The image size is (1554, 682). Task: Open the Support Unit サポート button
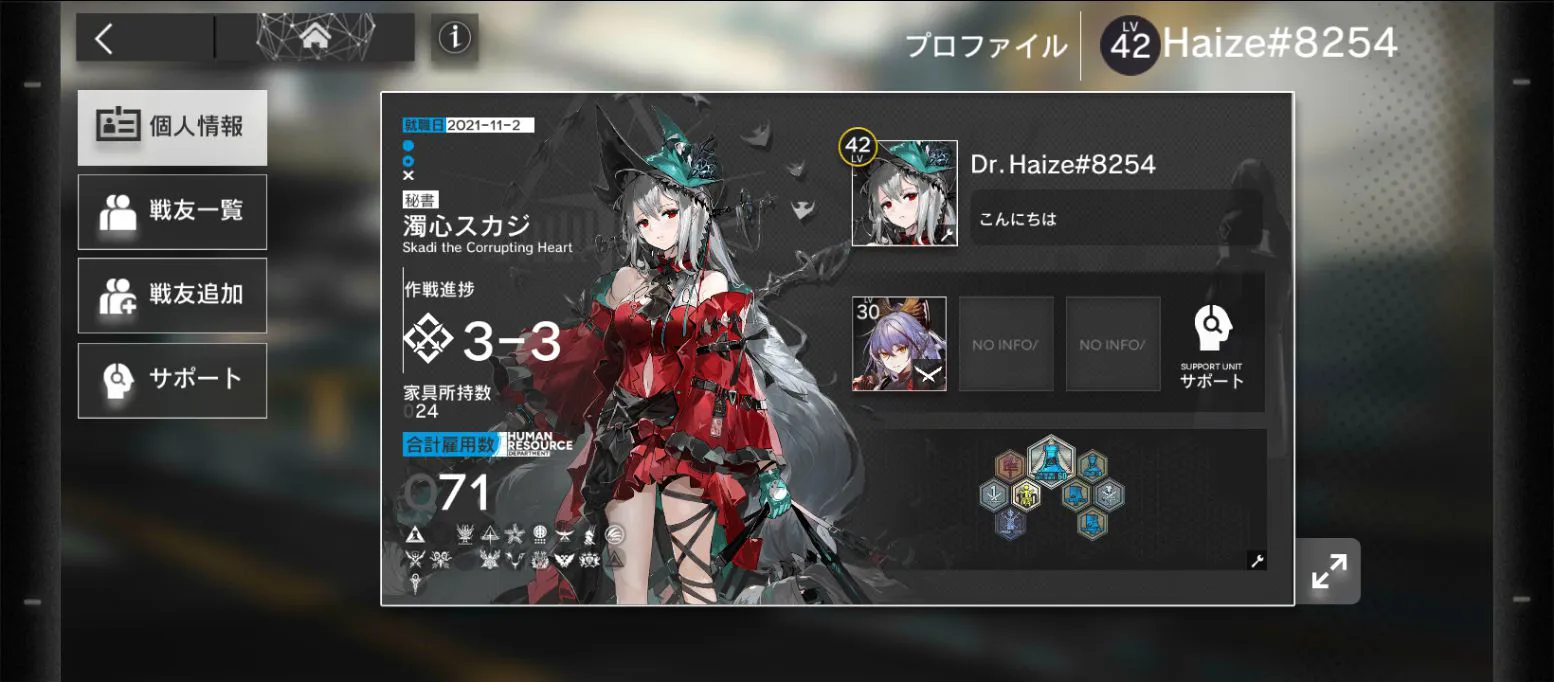coord(1212,345)
